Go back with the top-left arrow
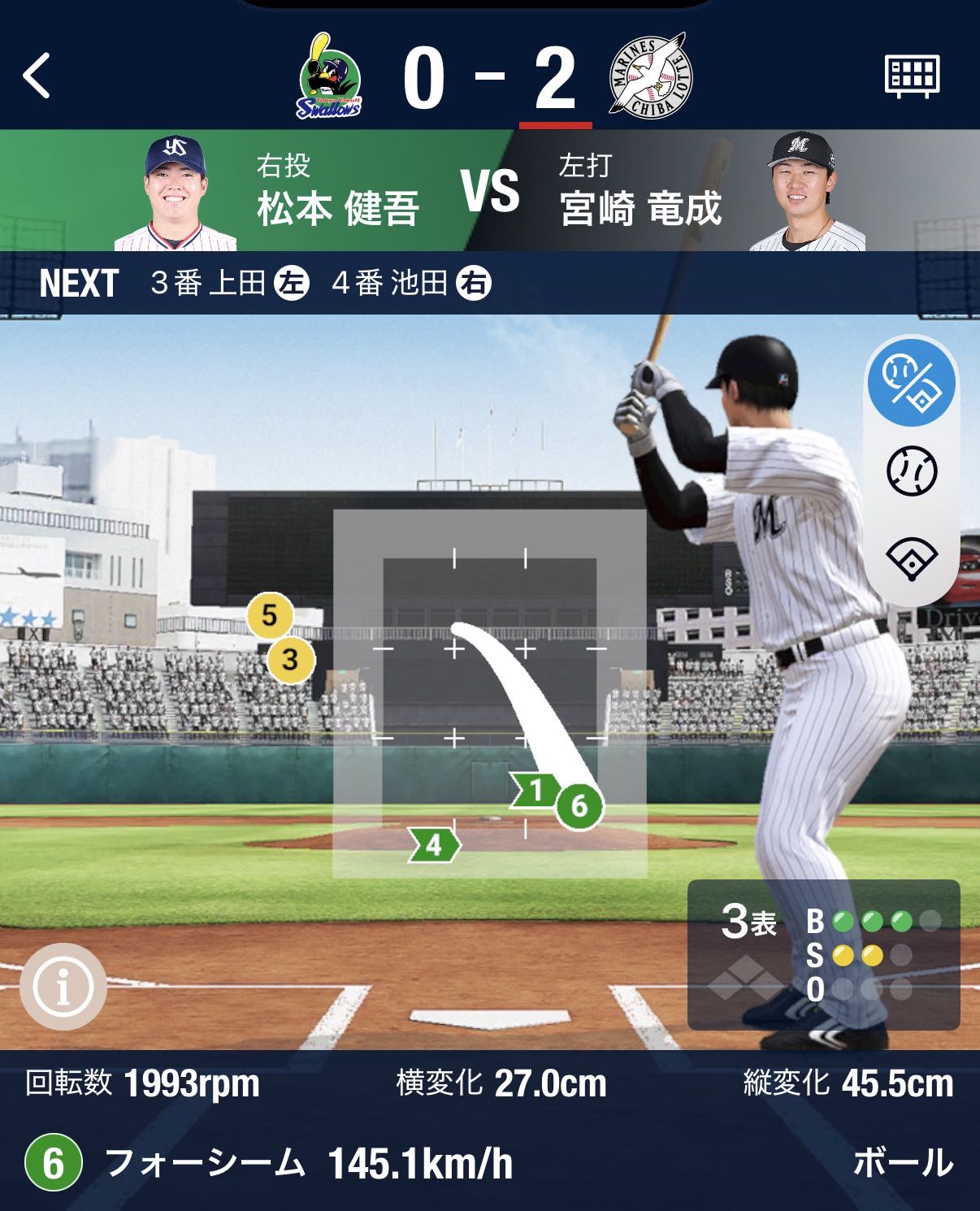The height and width of the screenshot is (1211, 980). pyautogui.click(x=37, y=76)
